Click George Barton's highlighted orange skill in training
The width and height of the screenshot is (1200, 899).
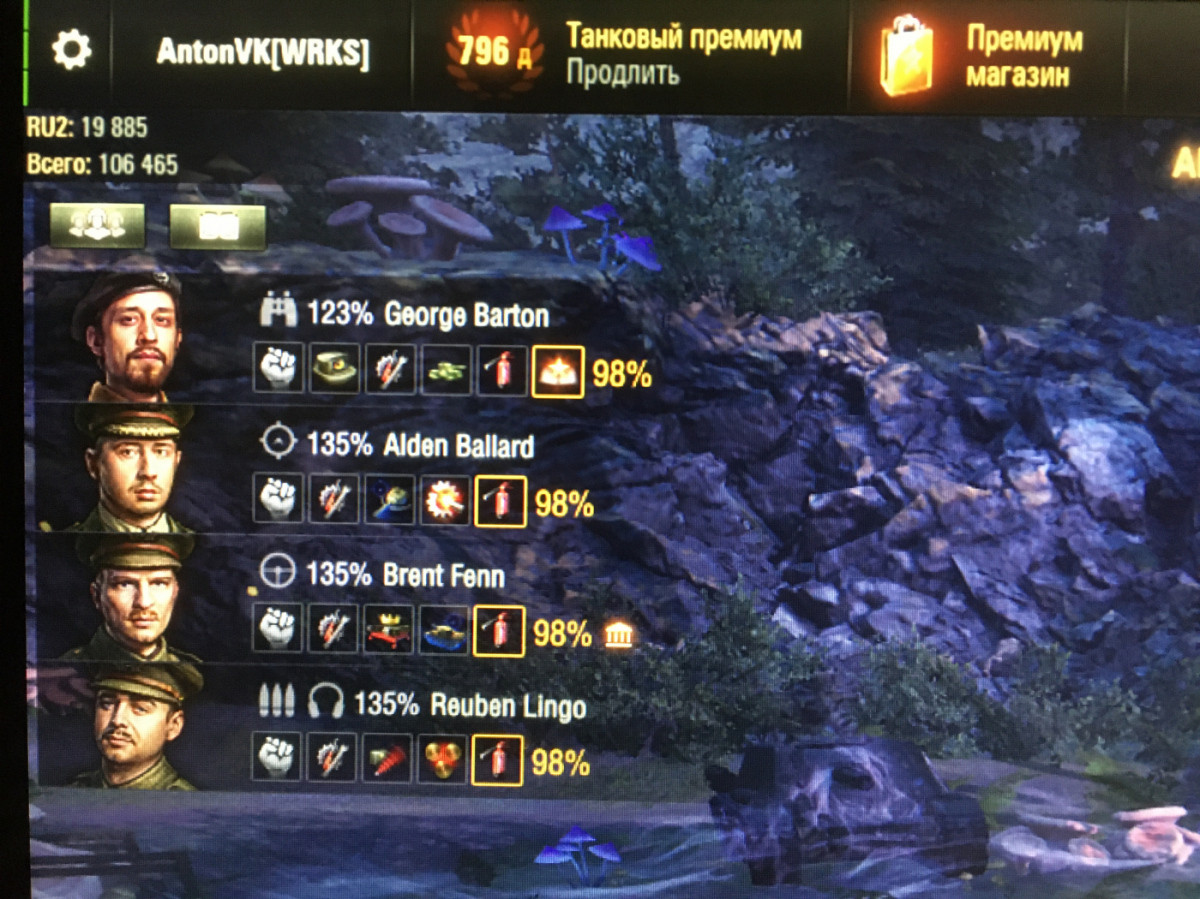pos(558,371)
